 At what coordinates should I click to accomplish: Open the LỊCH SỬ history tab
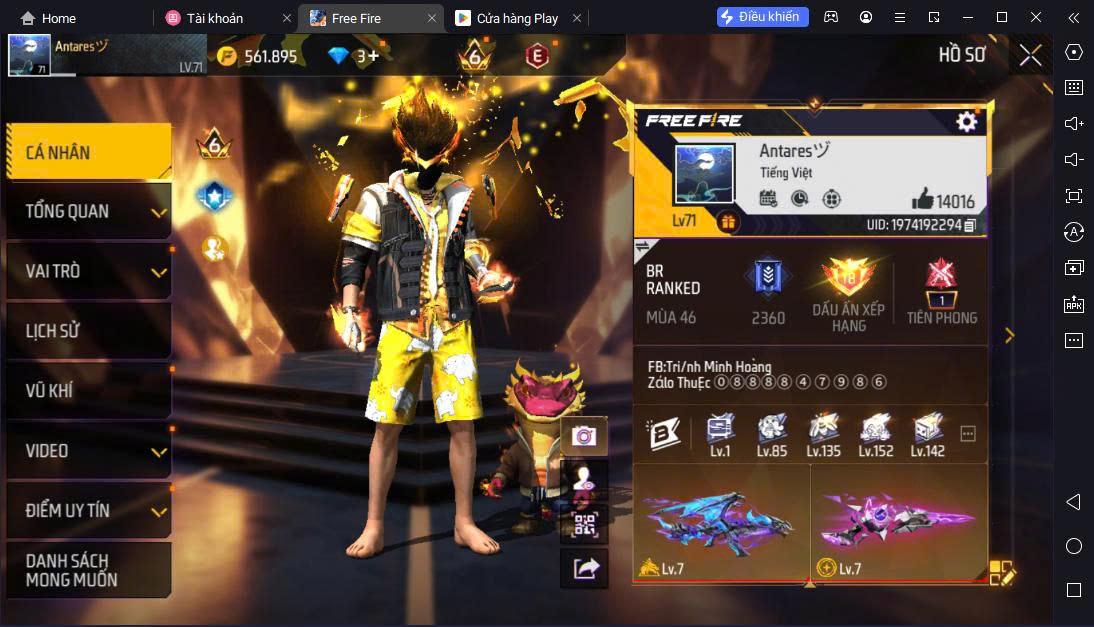click(88, 331)
